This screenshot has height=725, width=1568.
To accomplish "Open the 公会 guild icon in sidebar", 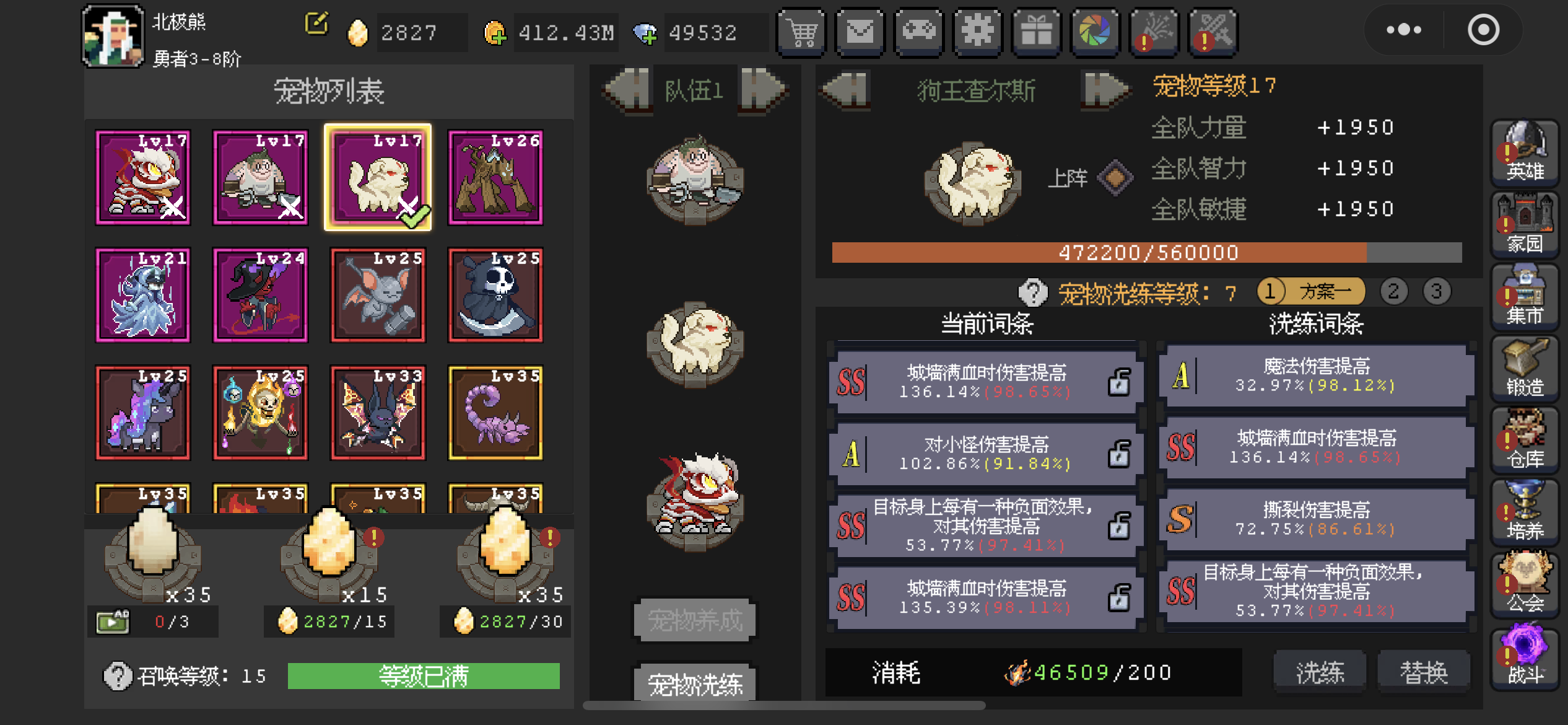I will (1526, 584).
